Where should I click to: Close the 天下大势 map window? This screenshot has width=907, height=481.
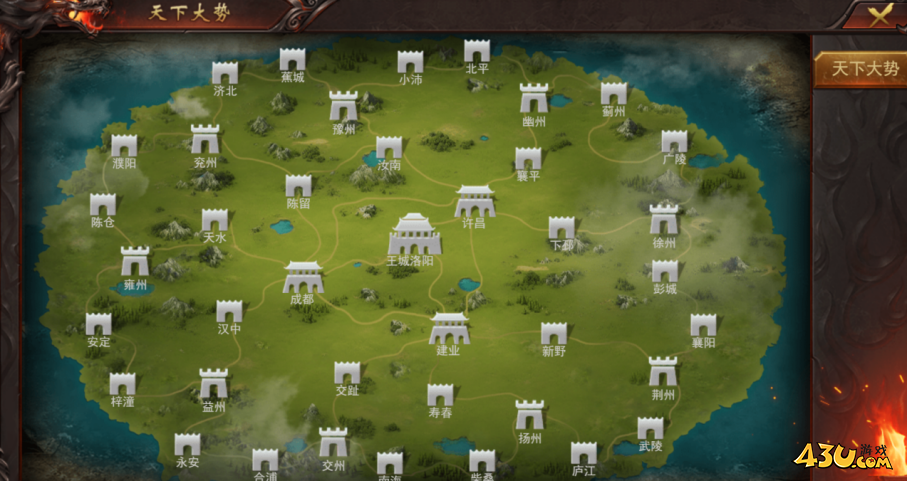point(877,14)
